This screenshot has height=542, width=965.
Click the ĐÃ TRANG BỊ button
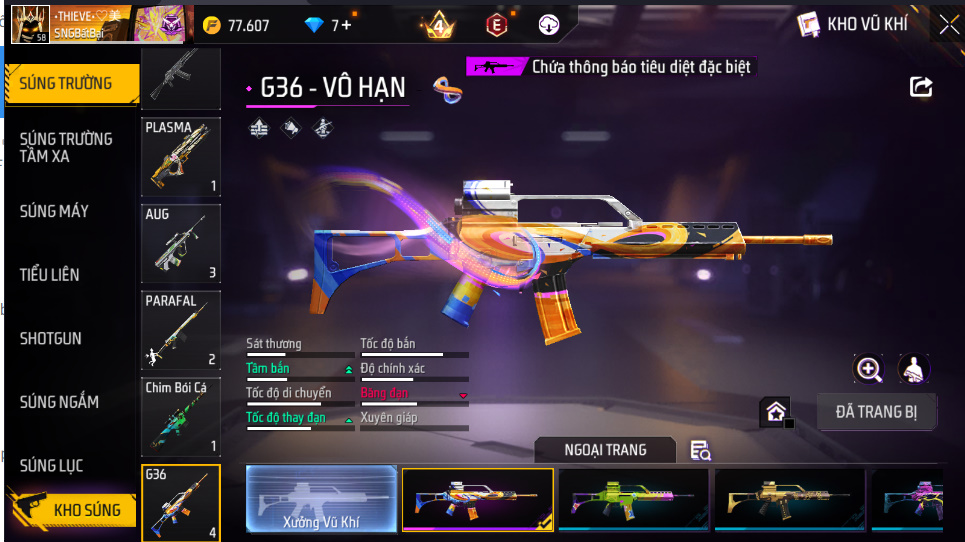(876, 411)
